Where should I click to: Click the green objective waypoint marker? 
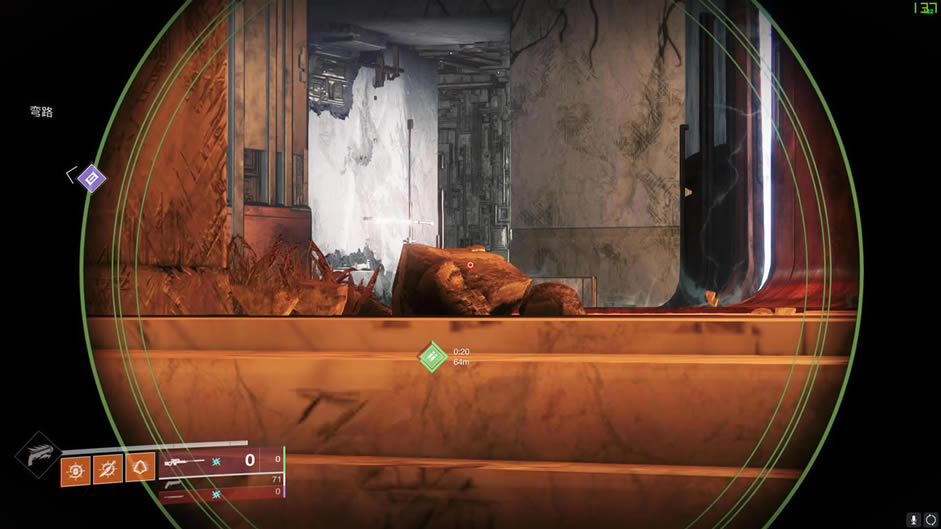432,357
